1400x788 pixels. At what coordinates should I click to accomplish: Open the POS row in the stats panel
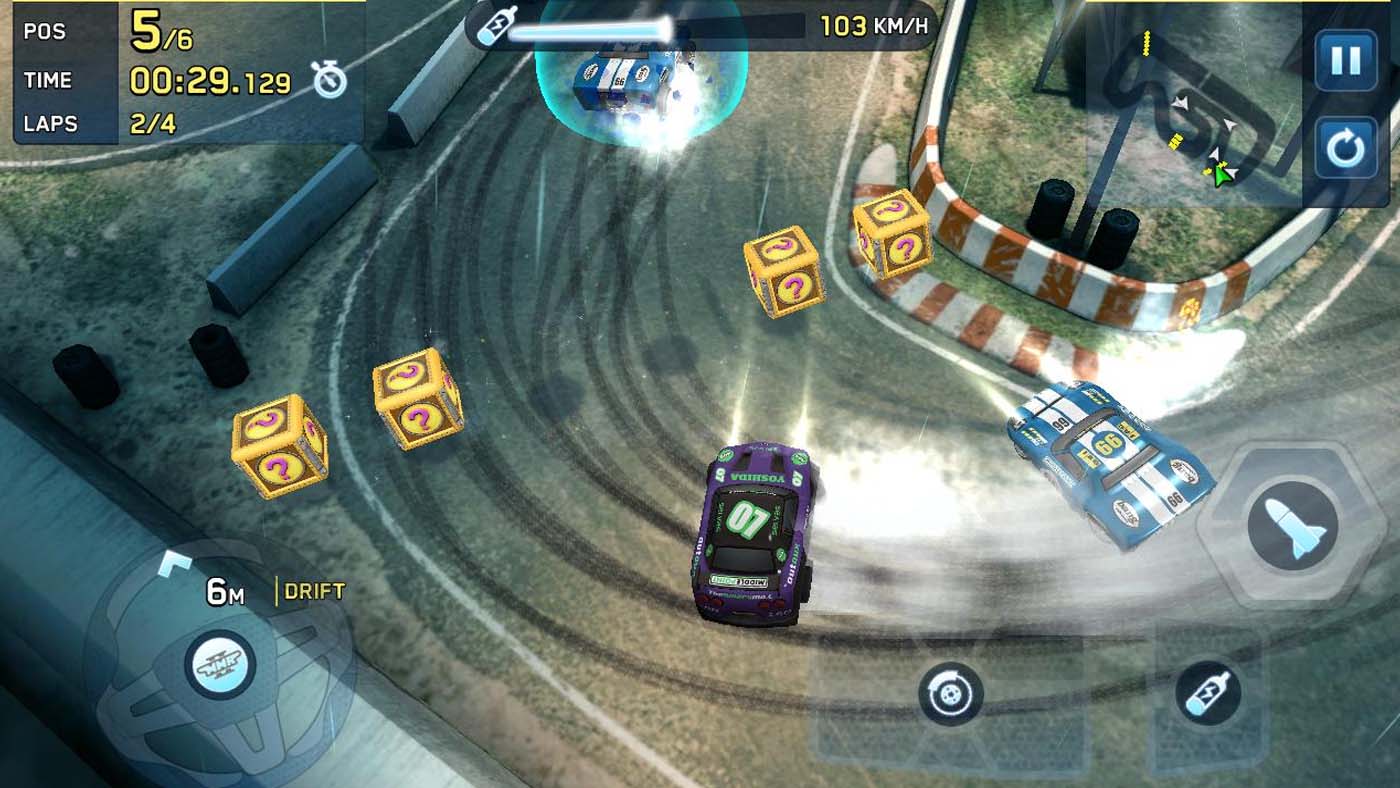coord(45,33)
